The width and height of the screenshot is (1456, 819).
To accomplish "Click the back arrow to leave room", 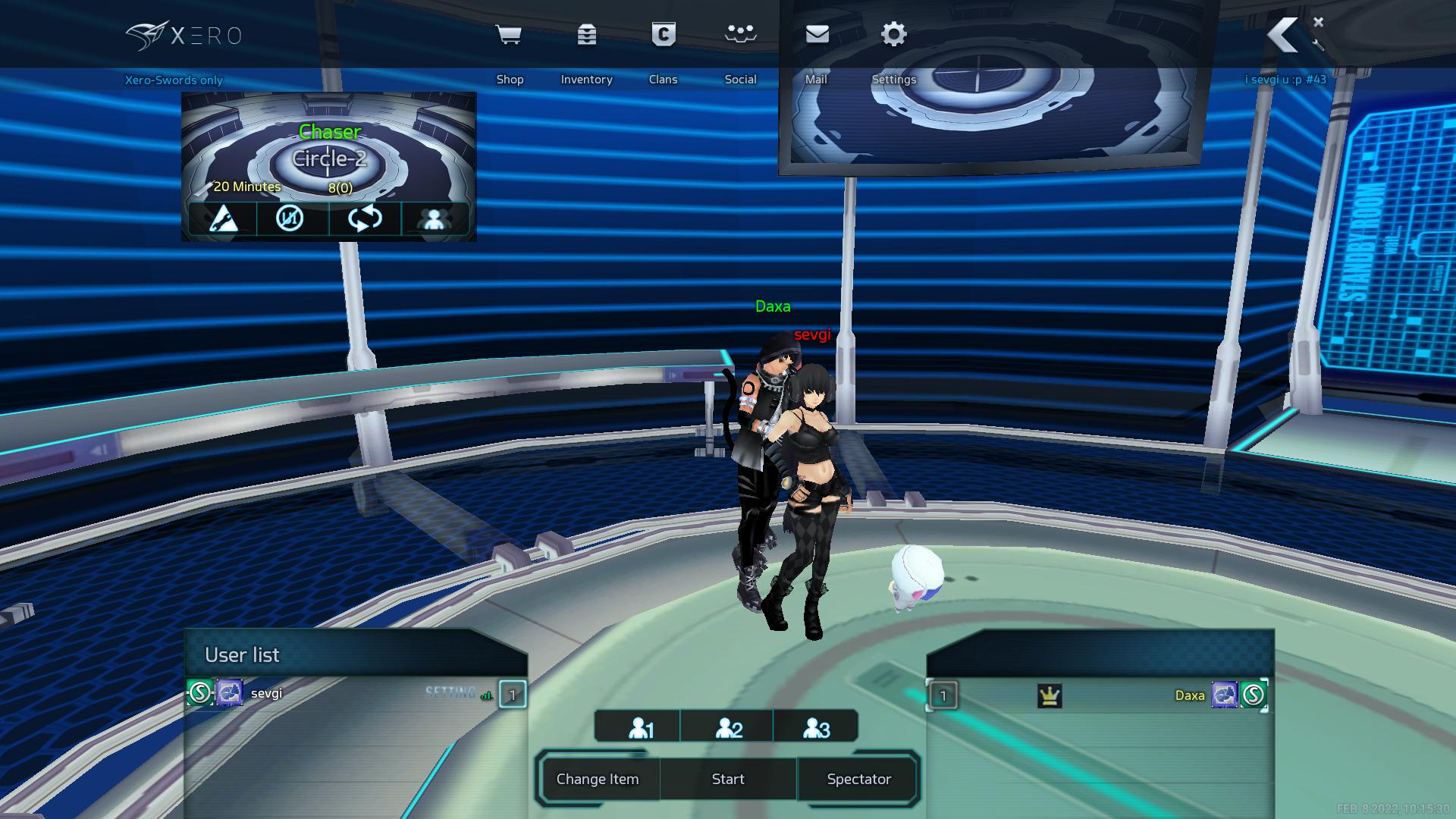I will click(1283, 36).
